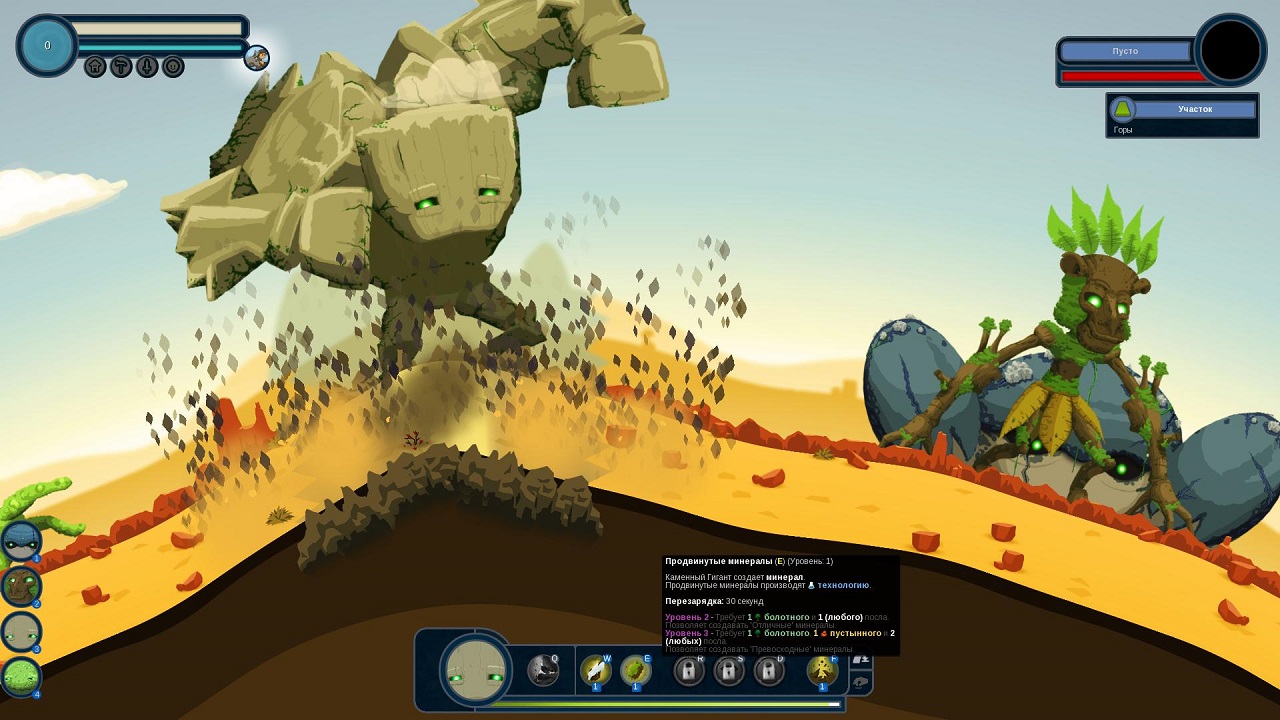Click the house icon under the top bars

95,67
